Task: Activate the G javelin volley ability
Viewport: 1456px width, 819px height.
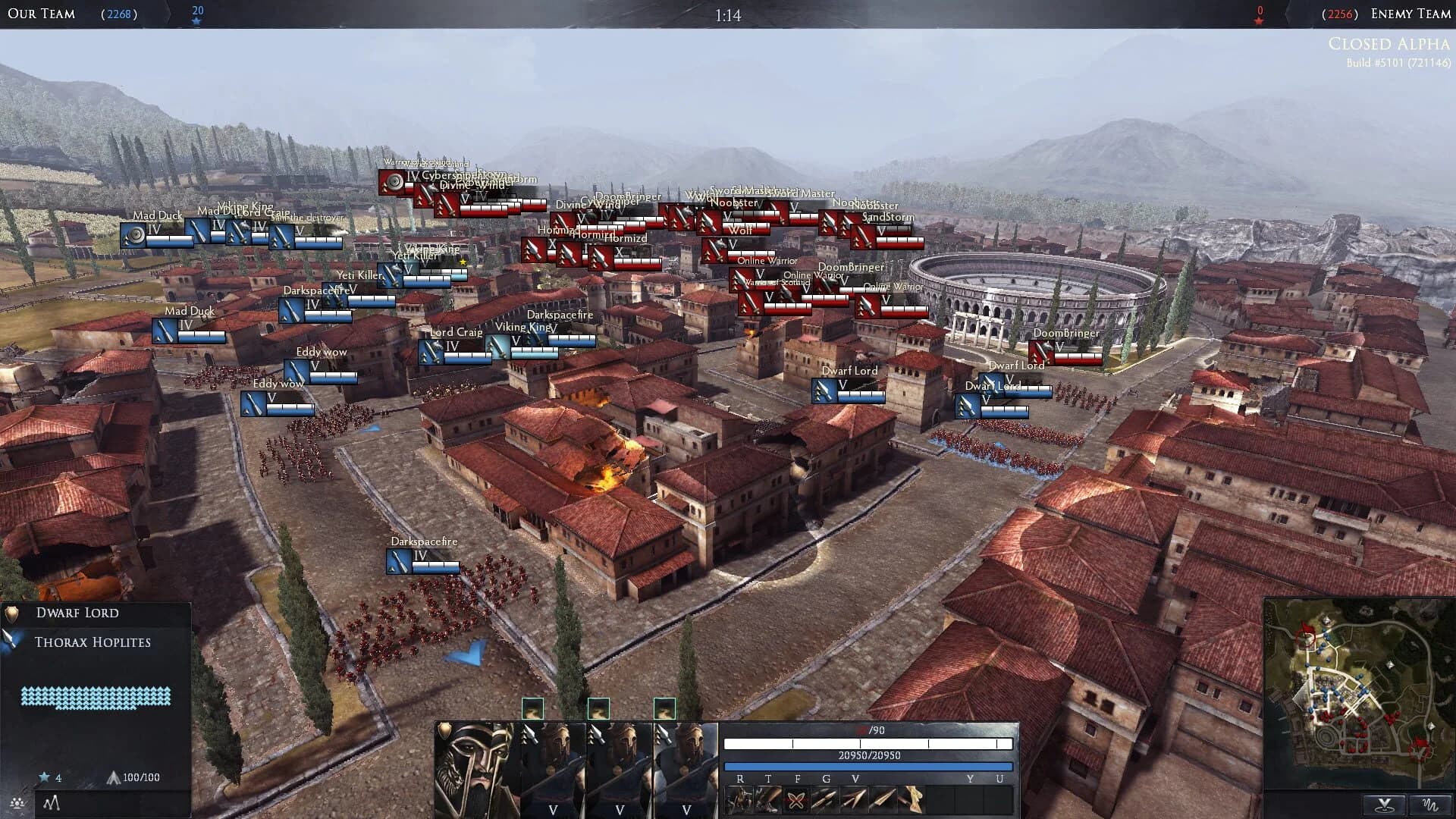Action: (x=825, y=799)
